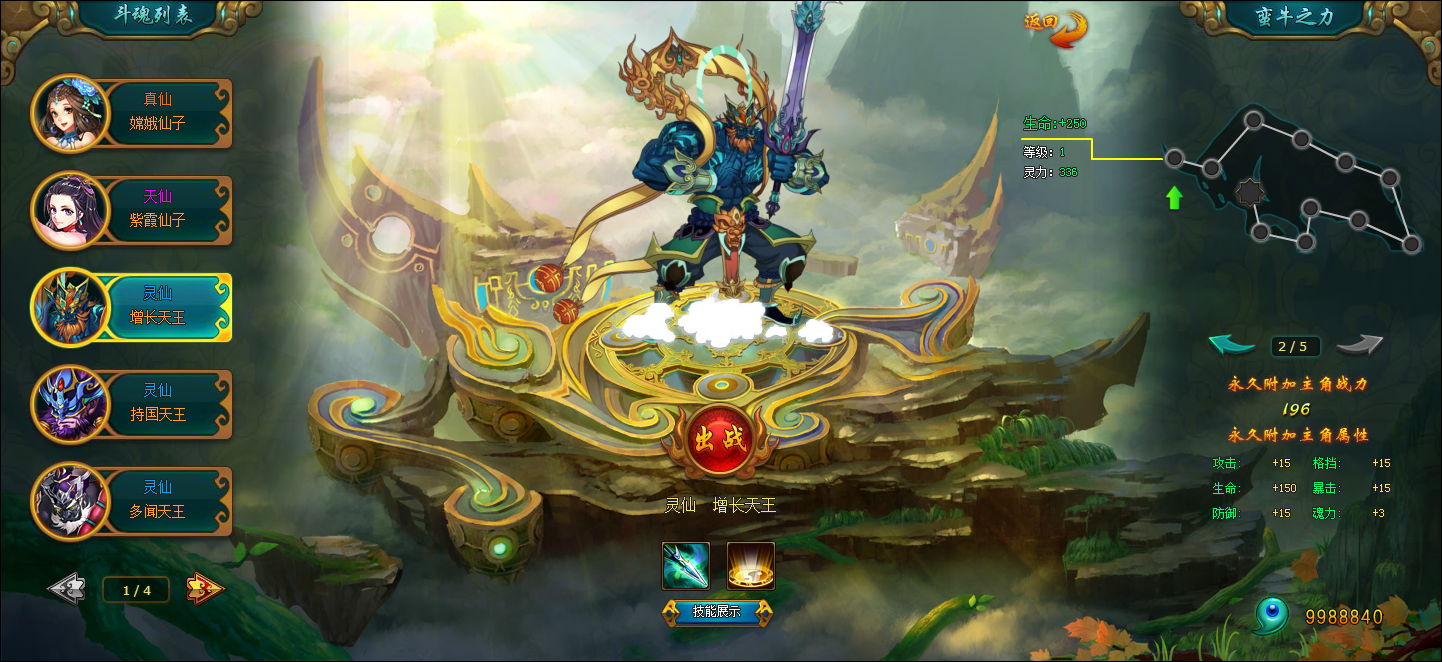Select the golden ring skill icon

tap(750, 566)
